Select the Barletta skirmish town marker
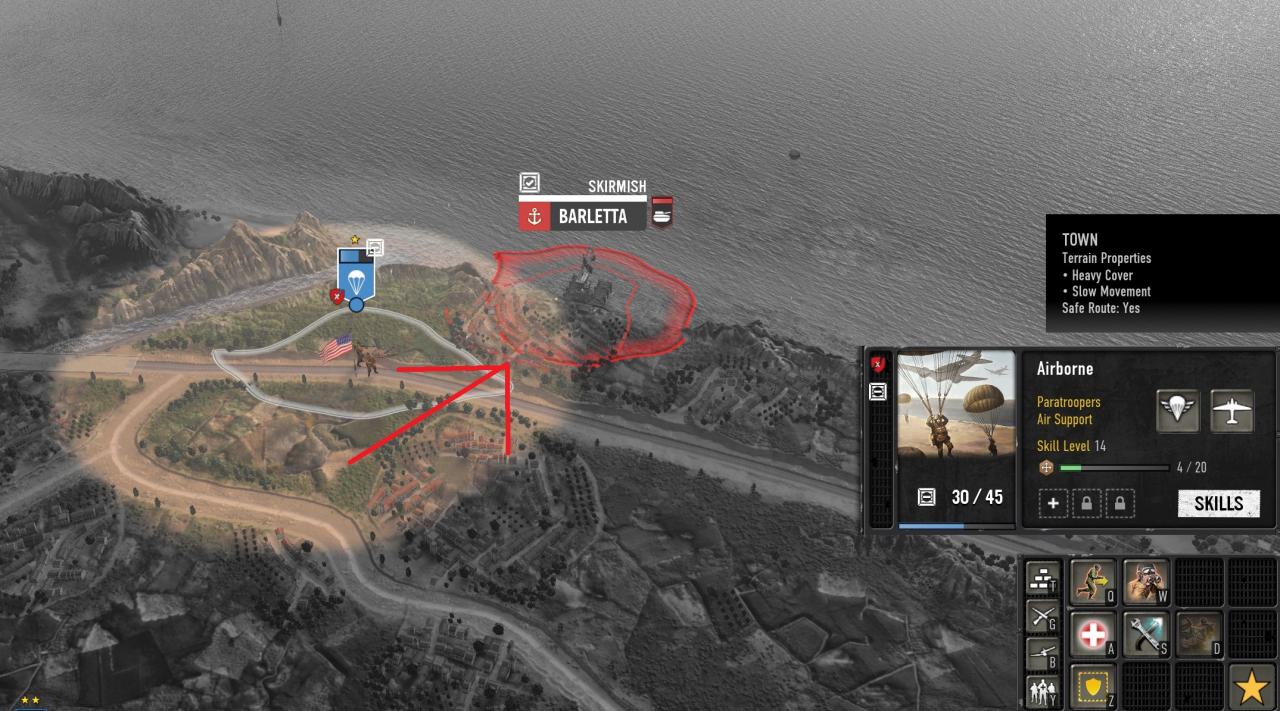The height and width of the screenshot is (711, 1280). tap(592, 216)
